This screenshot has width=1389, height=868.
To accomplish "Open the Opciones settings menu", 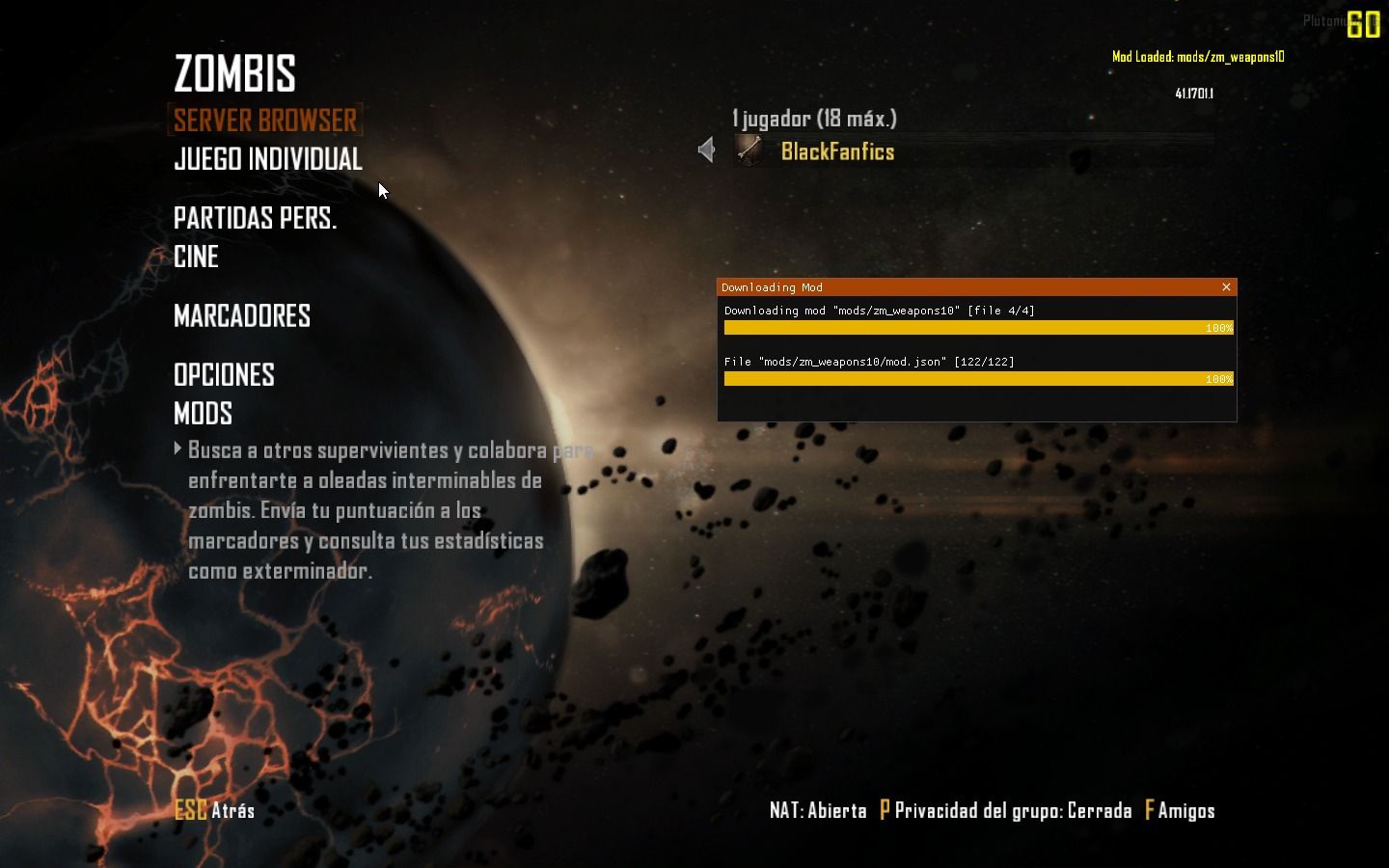I will (x=224, y=375).
